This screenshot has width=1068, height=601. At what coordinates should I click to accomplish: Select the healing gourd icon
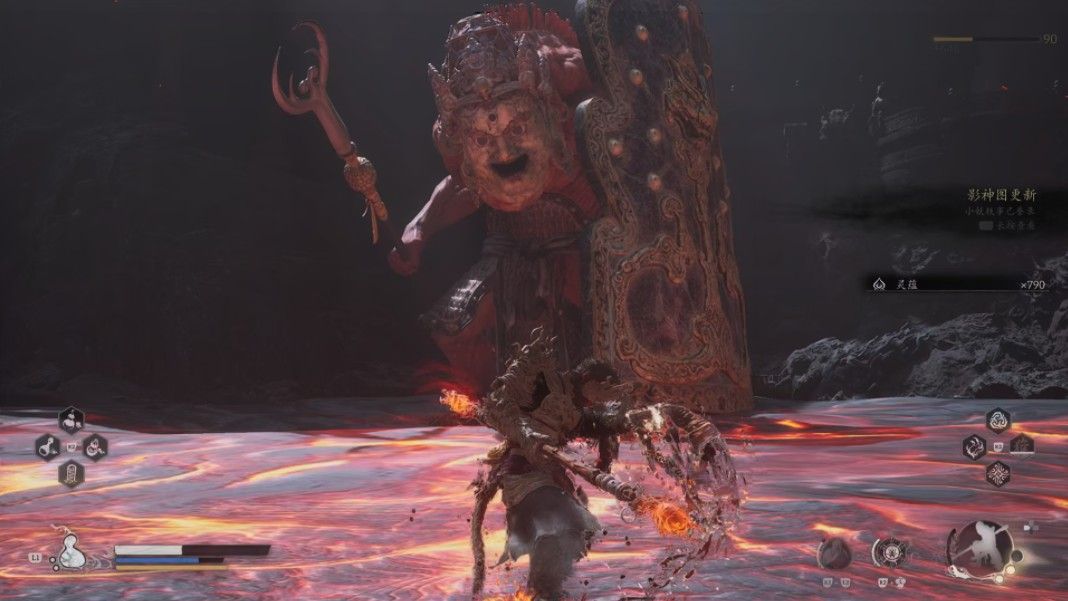coord(71,551)
